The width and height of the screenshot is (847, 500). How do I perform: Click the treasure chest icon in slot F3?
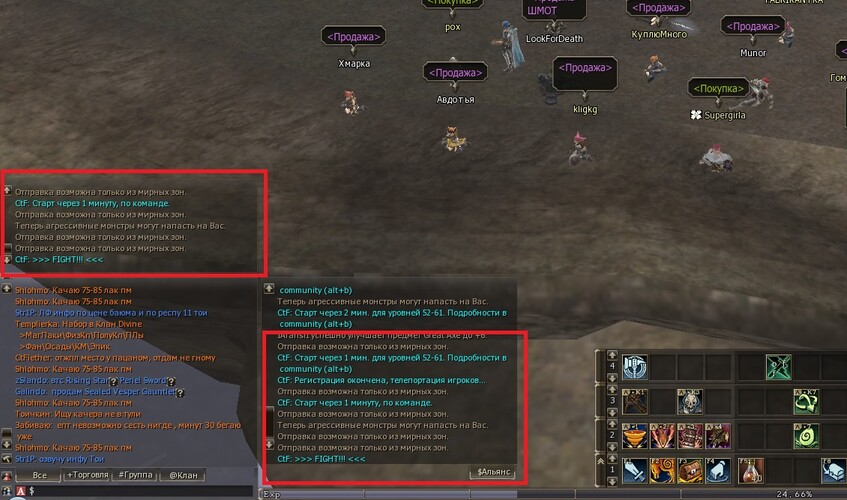click(x=690, y=470)
